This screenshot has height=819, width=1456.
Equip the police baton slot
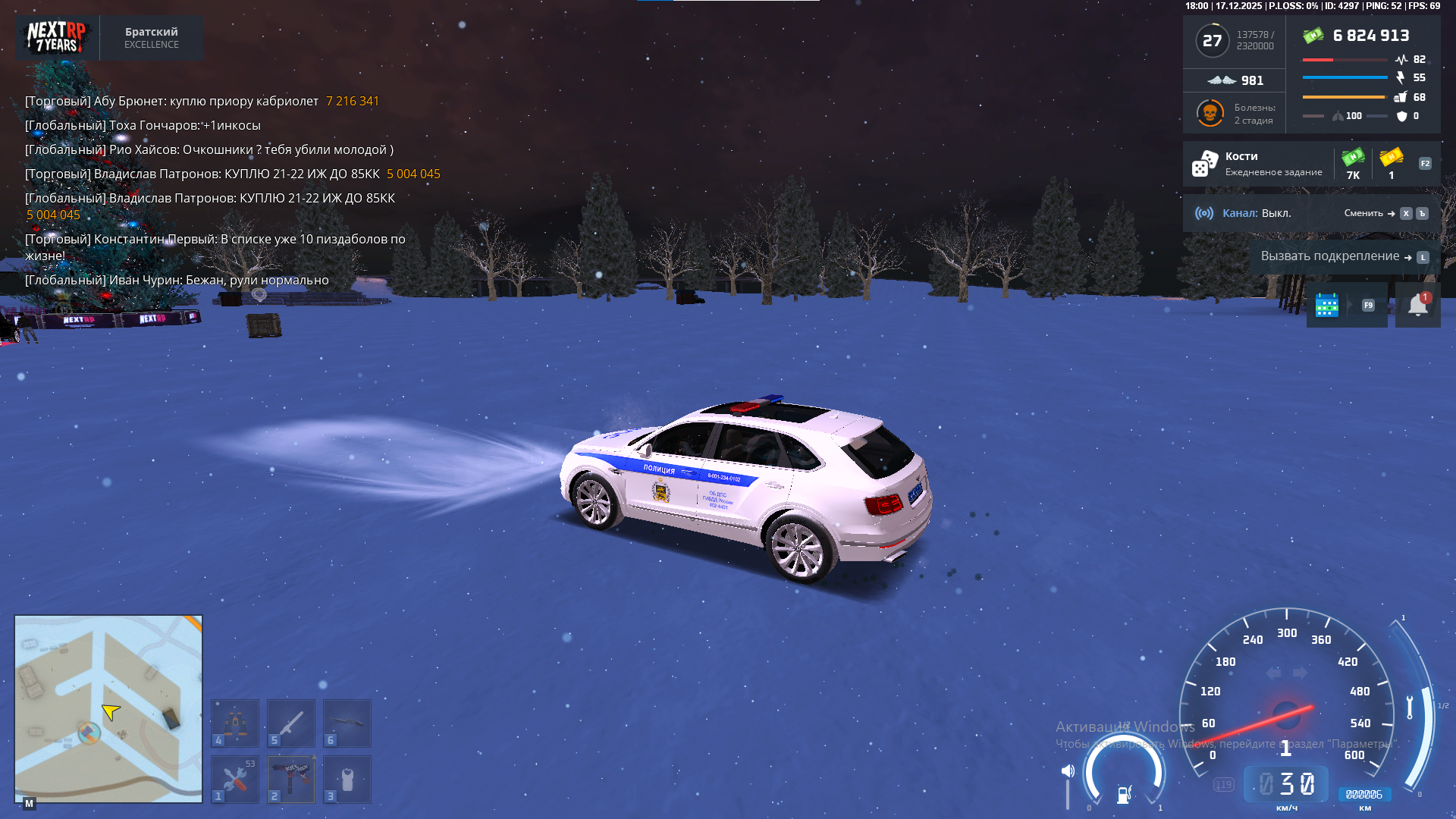[x=291, y=723]
